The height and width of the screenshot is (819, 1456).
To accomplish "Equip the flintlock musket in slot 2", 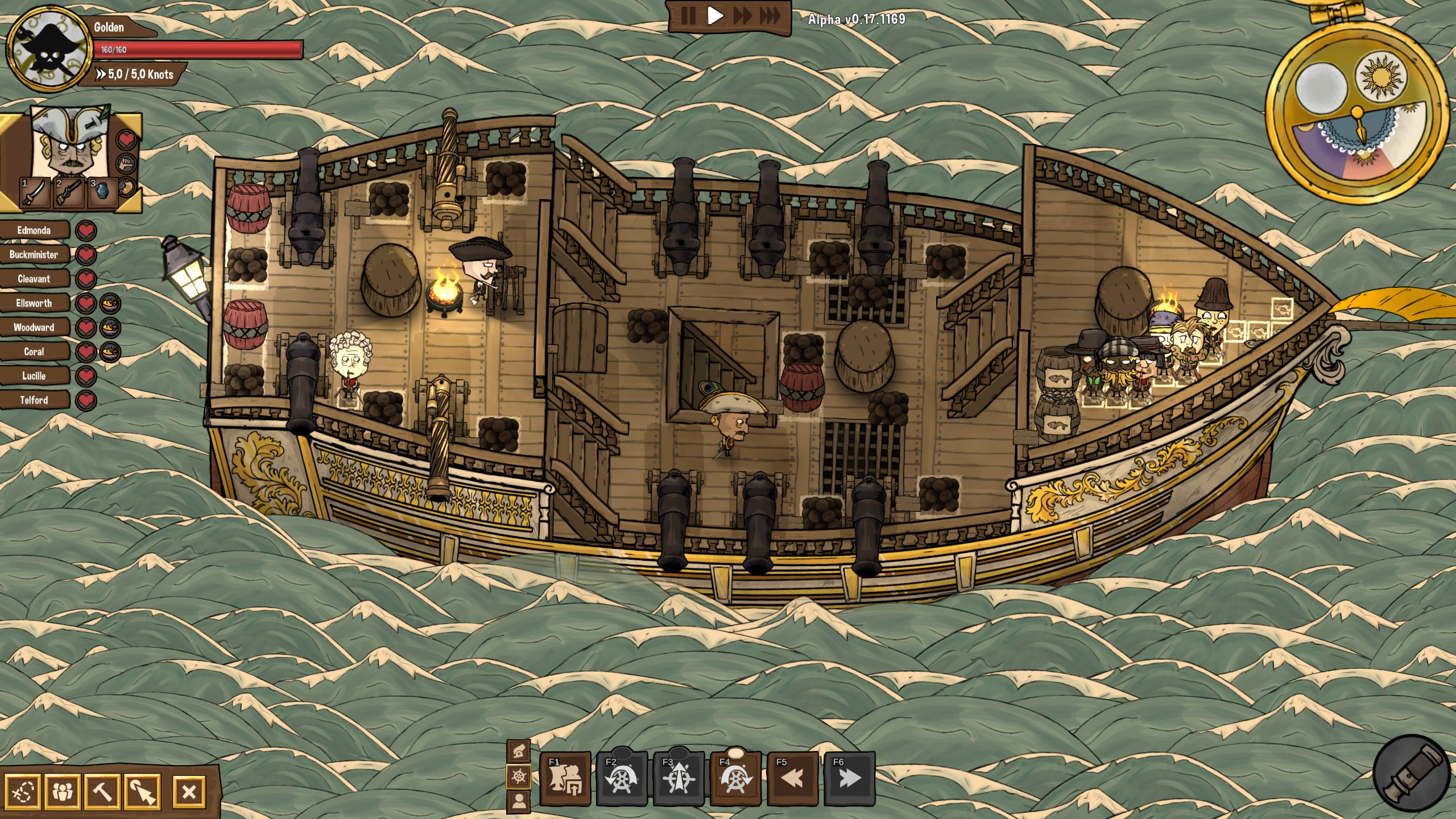I will 67,193.
